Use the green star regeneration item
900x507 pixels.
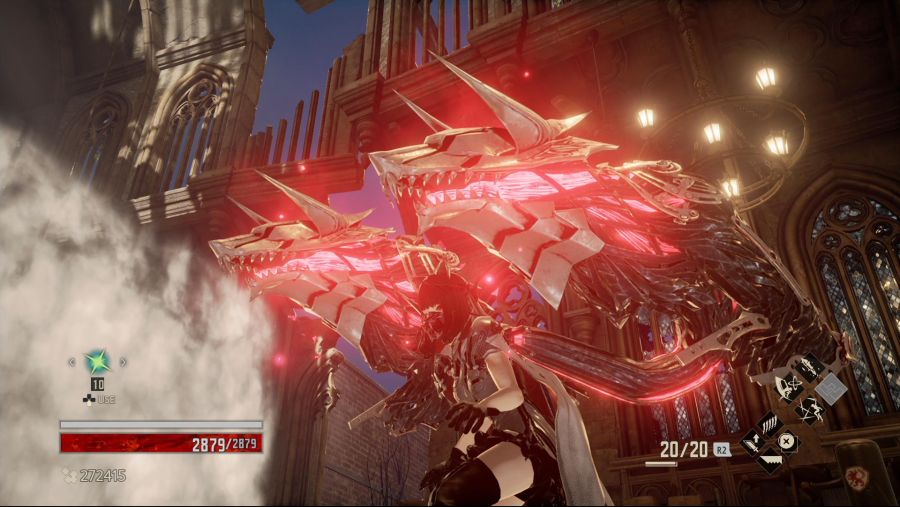click(x=96, y=361)
